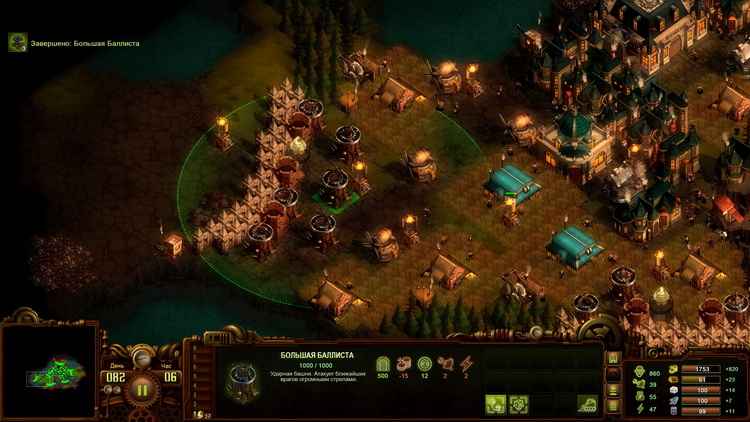The width and height of the screenshot is (750, 422).
Task: Open the completed Great Ballista notification icon
Action: click(17, 42)
